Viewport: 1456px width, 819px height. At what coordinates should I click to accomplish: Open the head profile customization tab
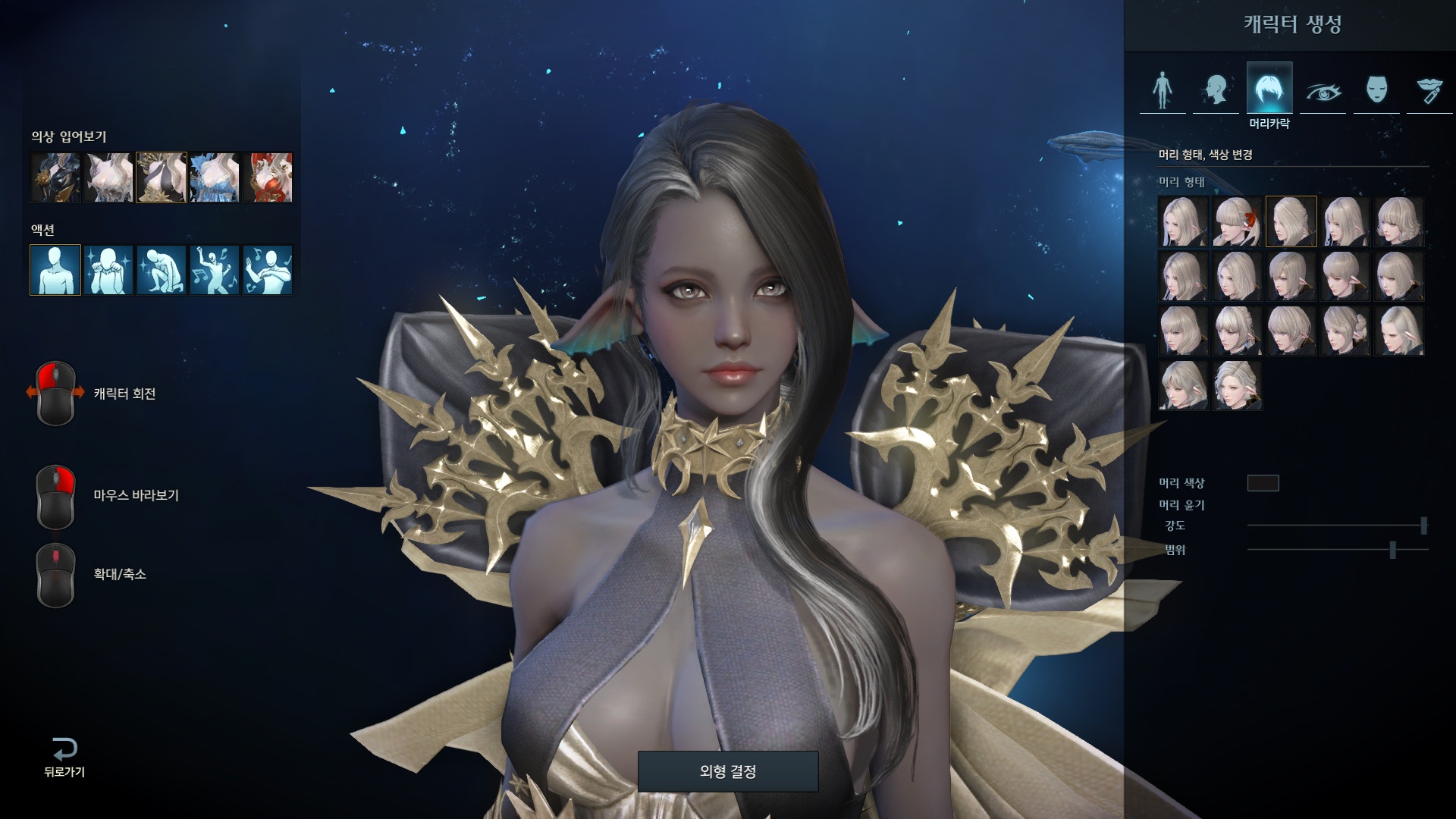click(1216, 90)
